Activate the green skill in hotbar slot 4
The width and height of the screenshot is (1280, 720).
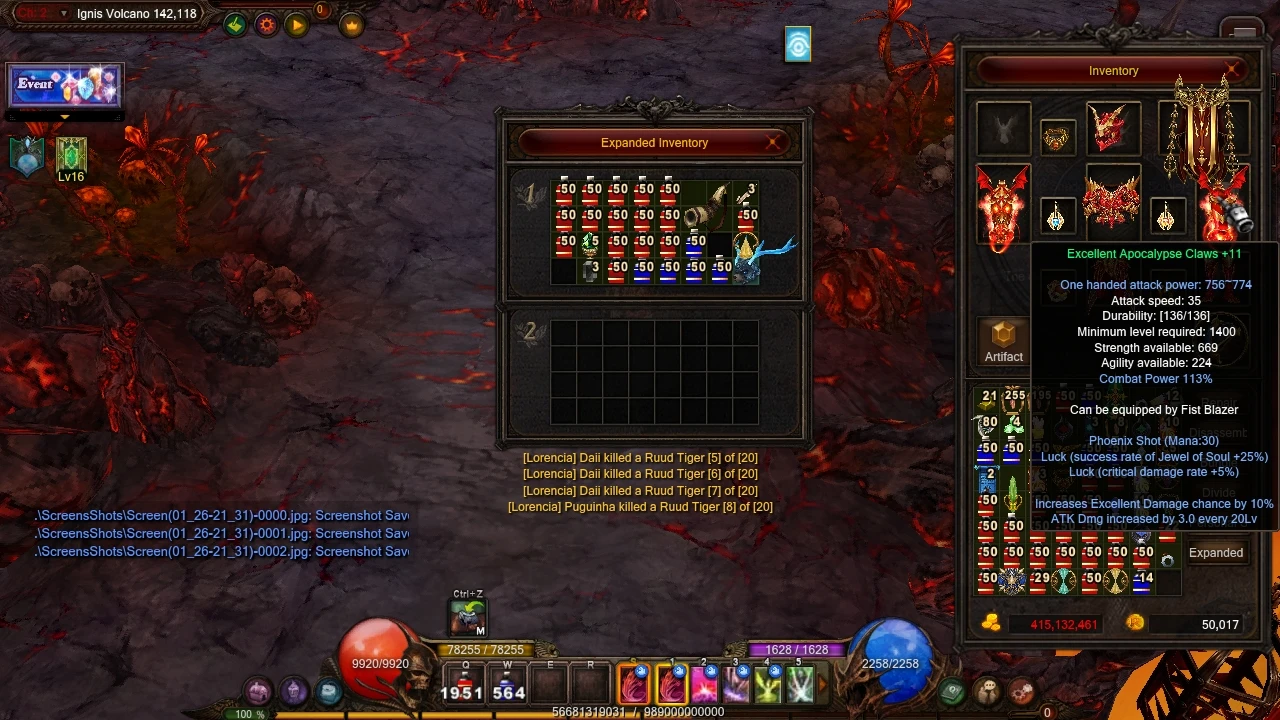click(767, 684)
